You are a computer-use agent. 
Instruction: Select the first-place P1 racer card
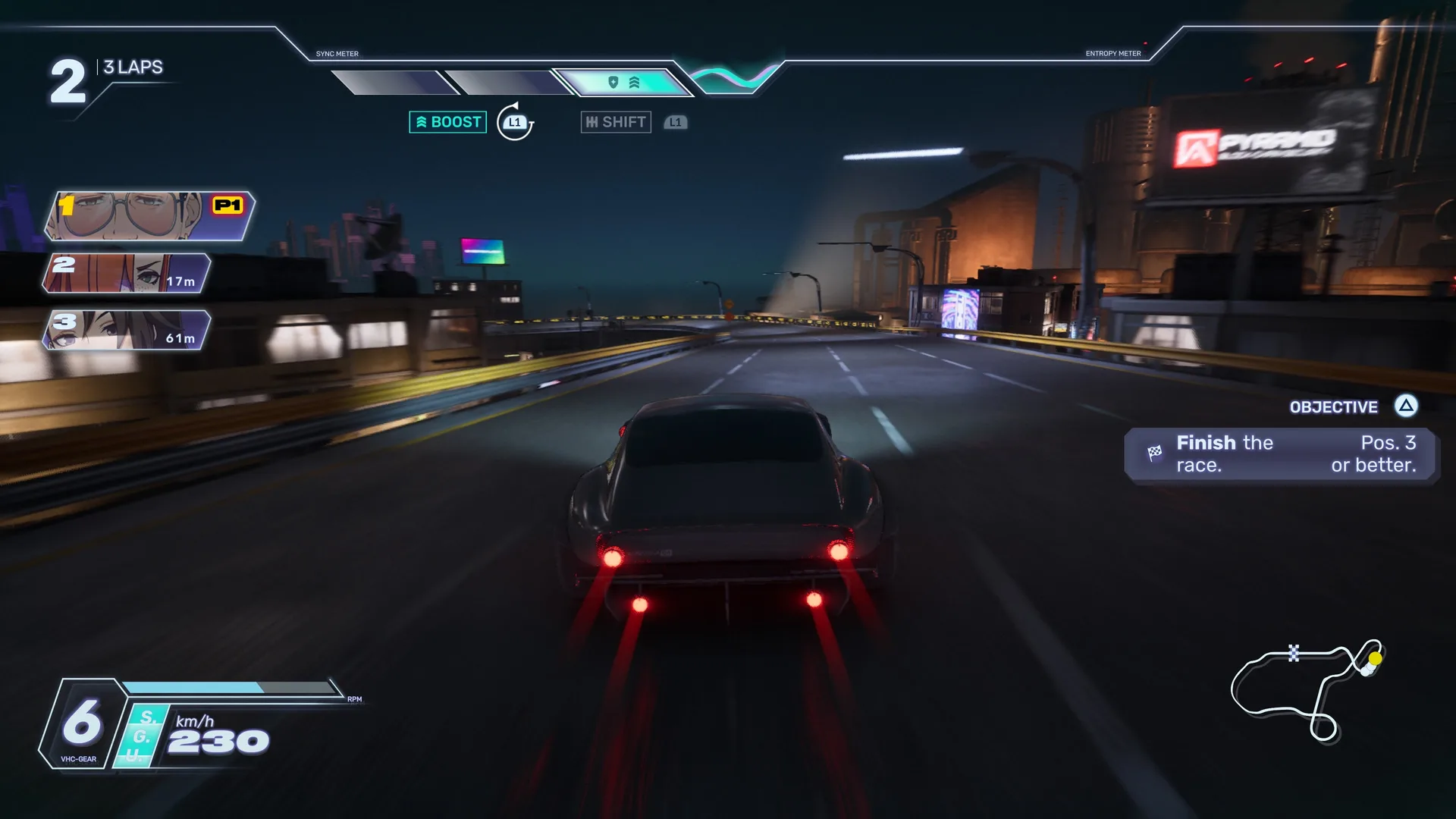tap(150, 215)
